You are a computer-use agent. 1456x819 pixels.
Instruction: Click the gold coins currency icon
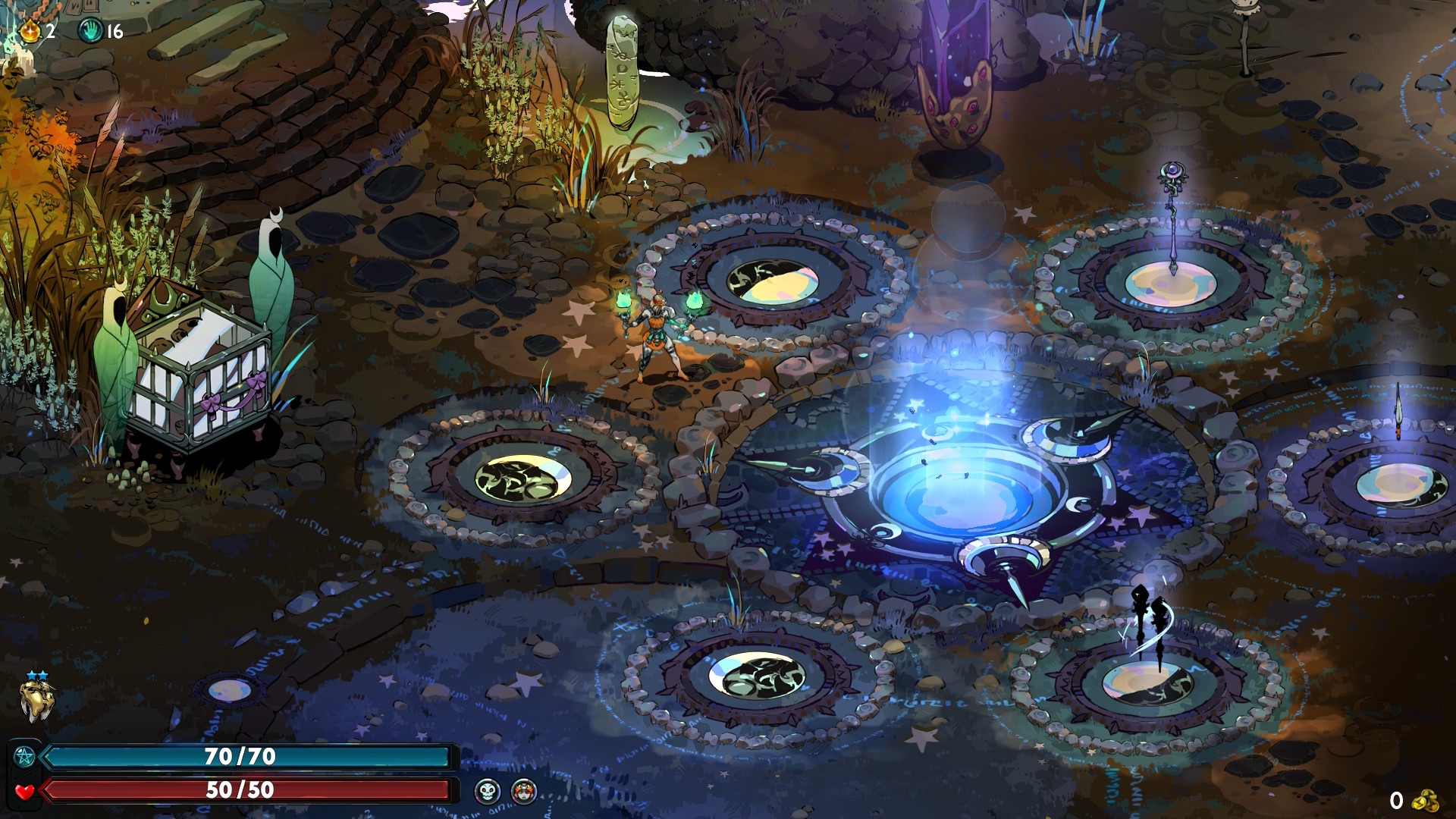click(1427, 800)
